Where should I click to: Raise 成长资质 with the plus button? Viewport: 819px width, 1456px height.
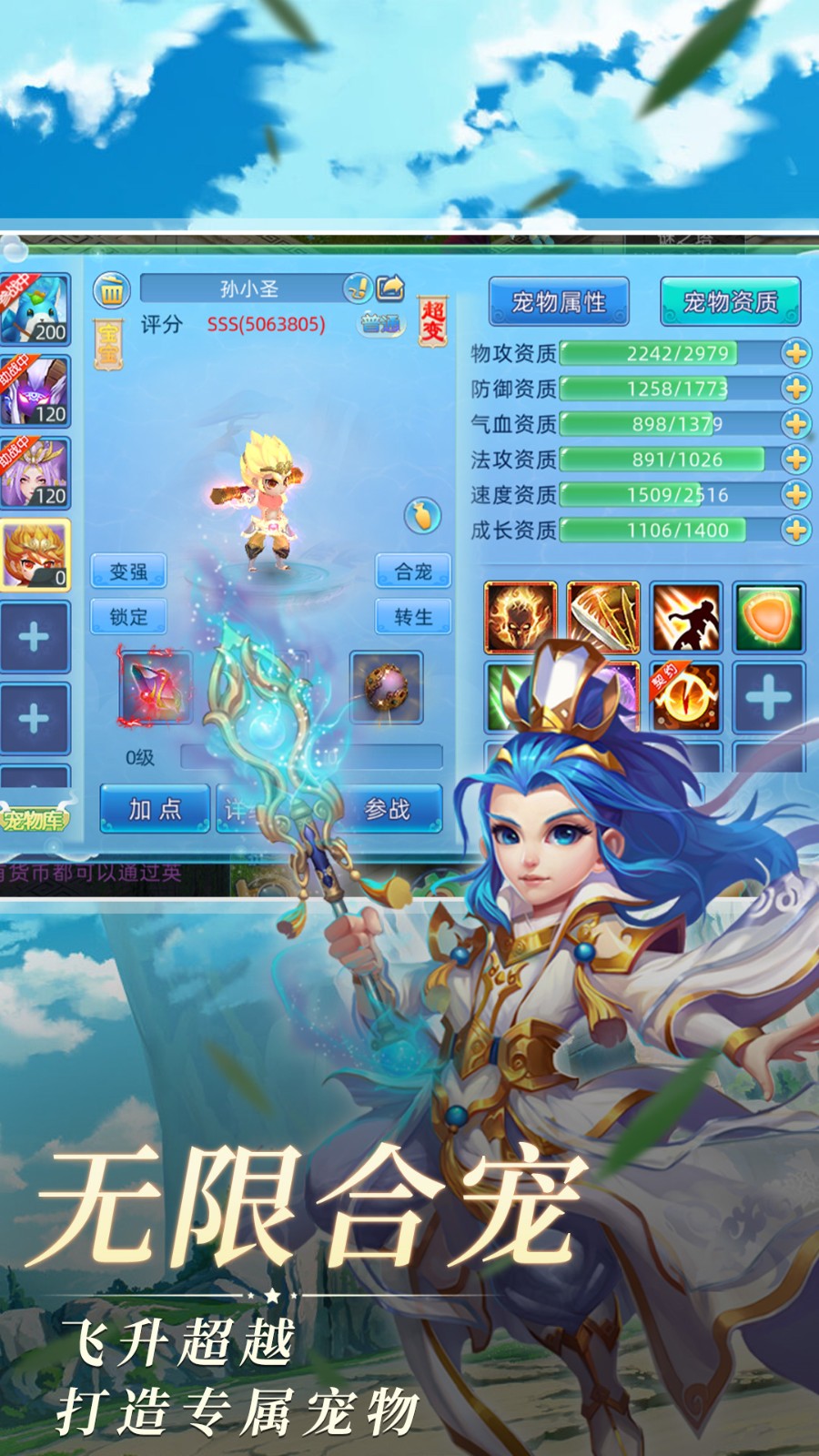click(x=795, y=530)
